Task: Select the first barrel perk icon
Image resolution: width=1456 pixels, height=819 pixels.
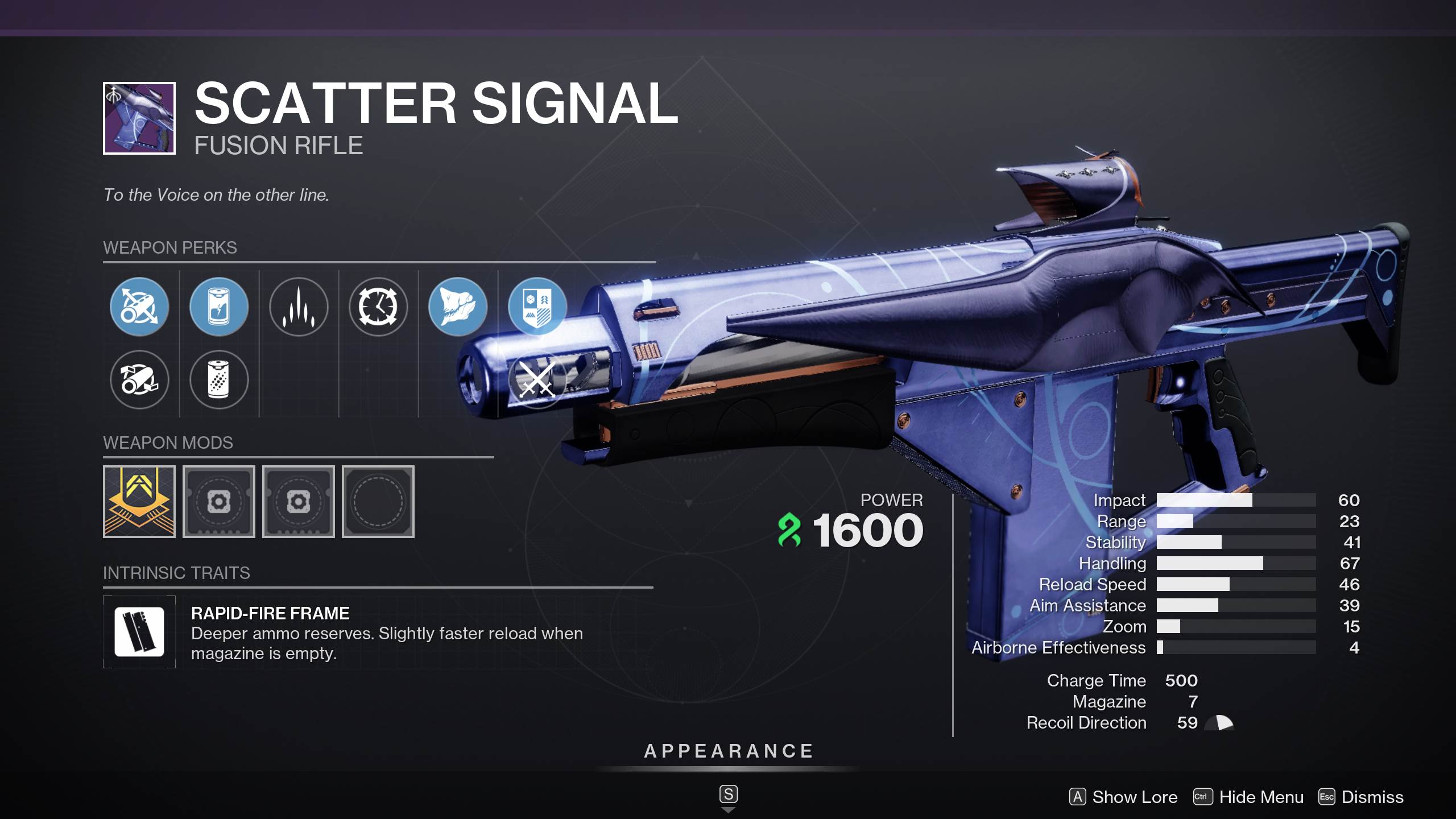Action: (x=139, y=307)
